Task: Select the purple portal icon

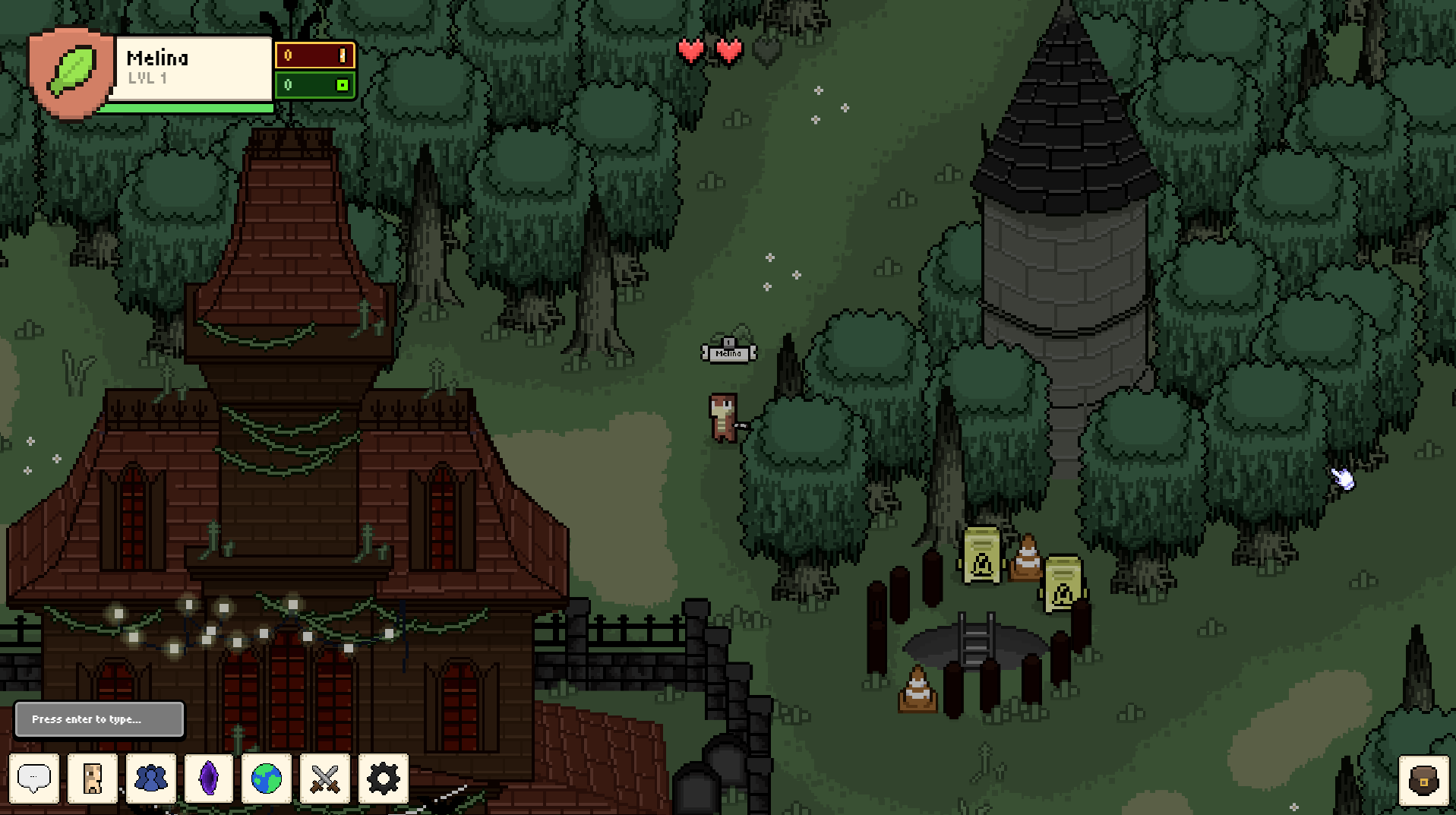Action: [209, 778]
